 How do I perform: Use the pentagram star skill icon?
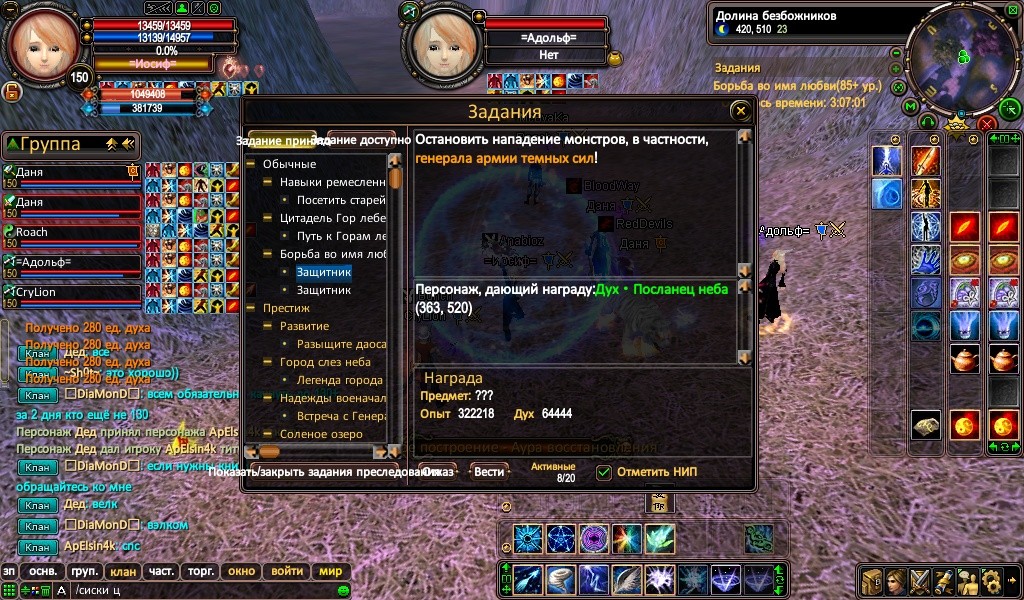click(561, 540)
